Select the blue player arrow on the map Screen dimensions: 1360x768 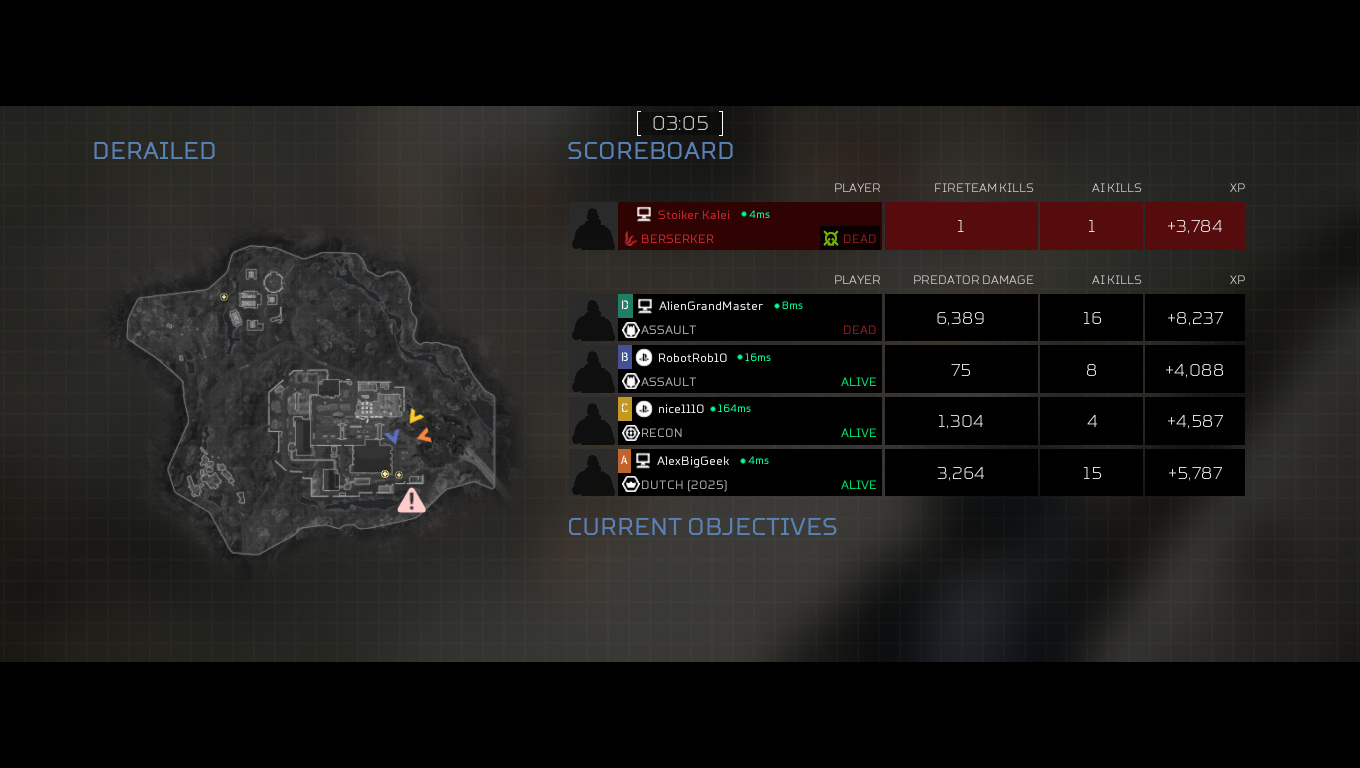[x=393, y=436]
